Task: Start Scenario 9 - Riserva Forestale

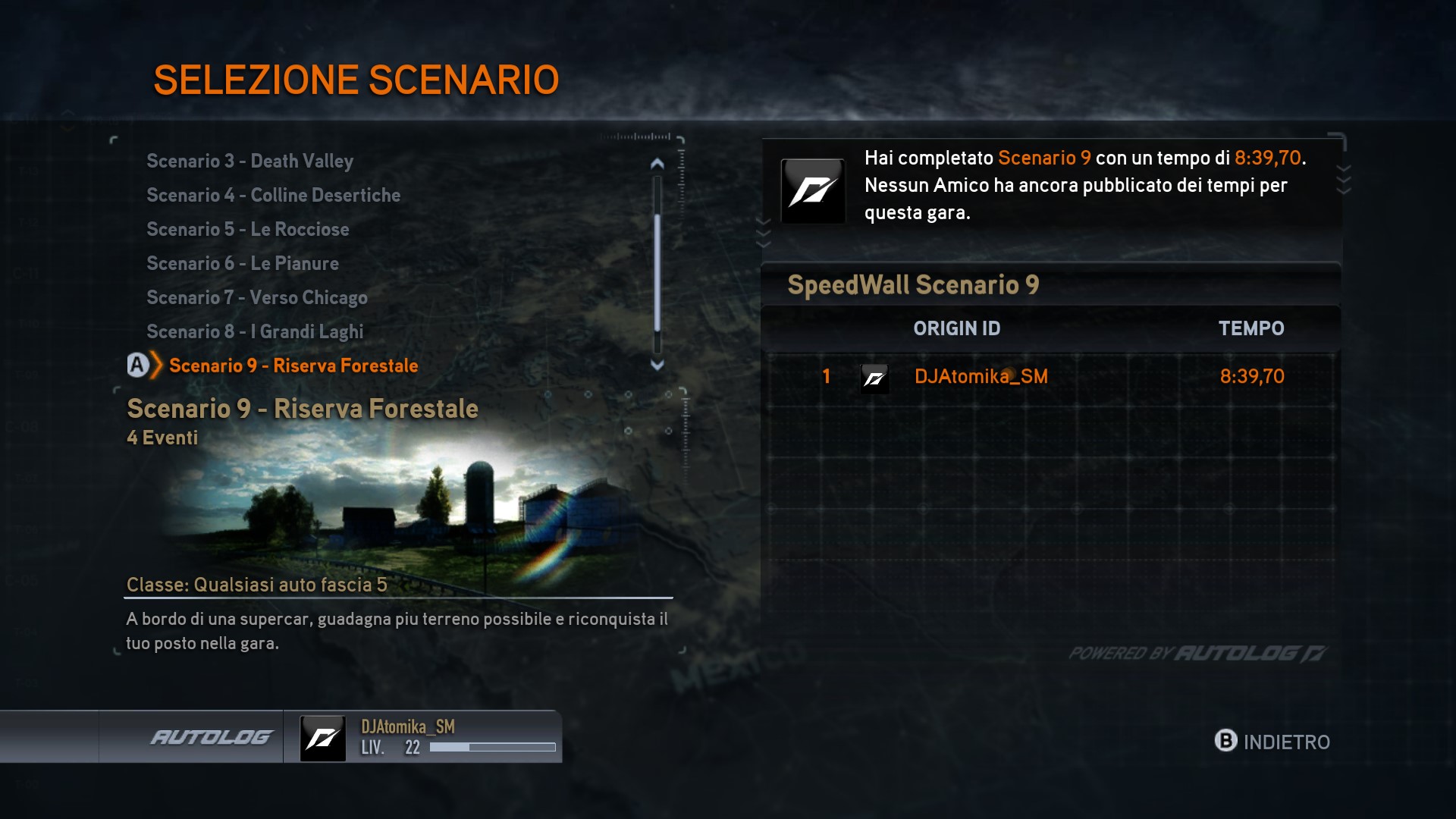Action: [293, 366]
